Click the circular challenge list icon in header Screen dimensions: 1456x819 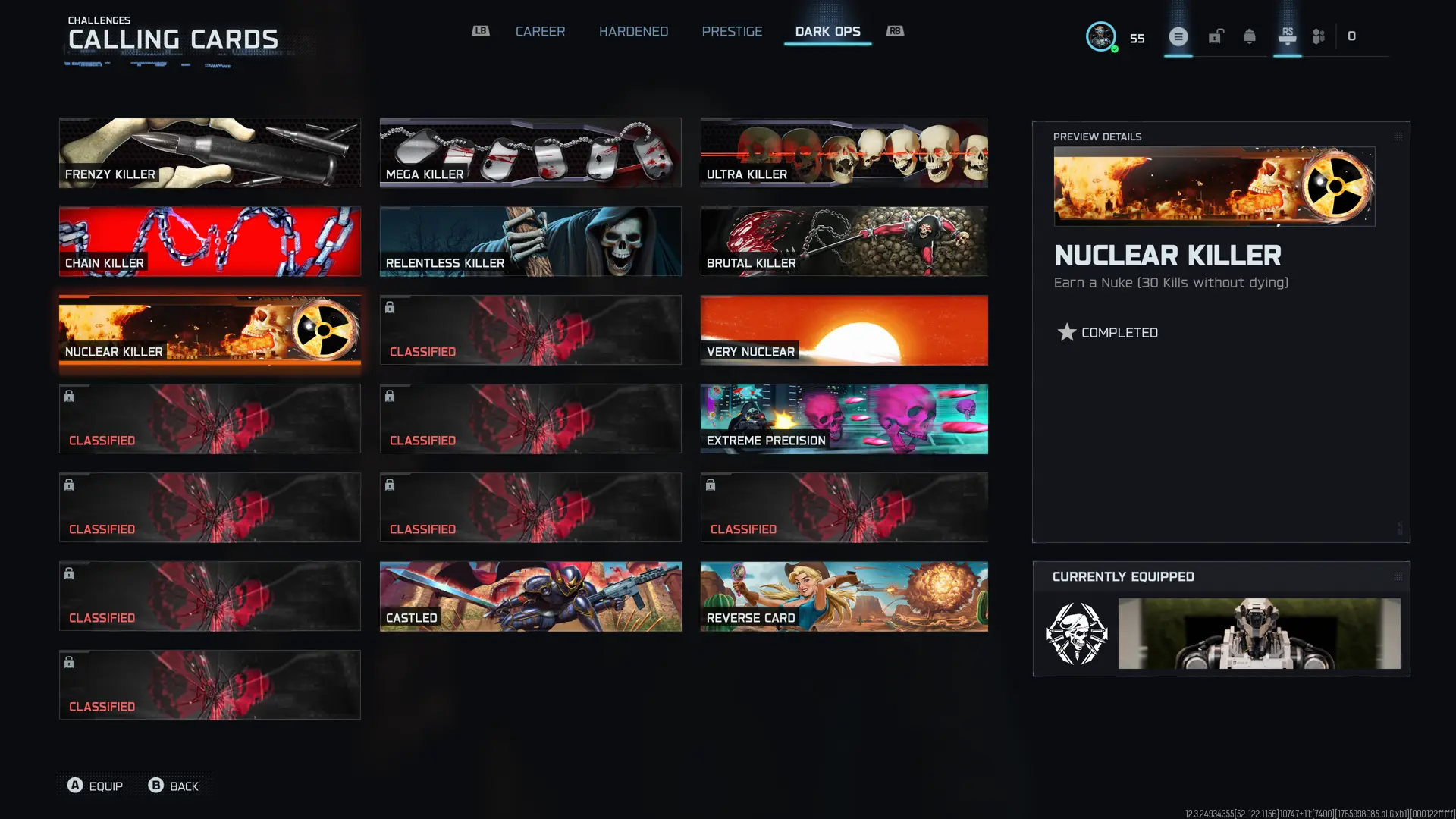pyautogui.click(x=1178, y=36)
